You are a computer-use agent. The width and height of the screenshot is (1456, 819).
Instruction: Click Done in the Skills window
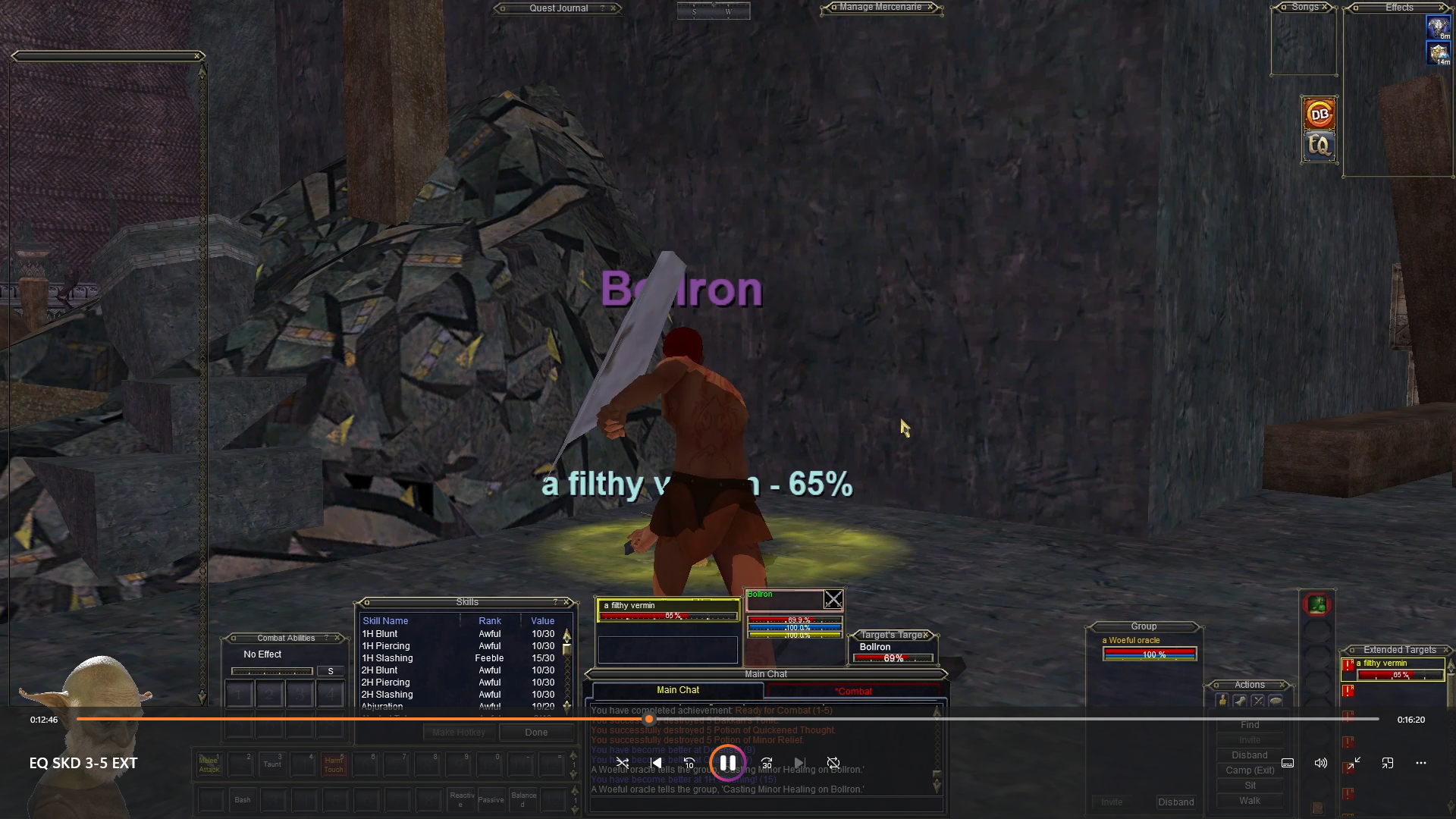click(536, 732)
